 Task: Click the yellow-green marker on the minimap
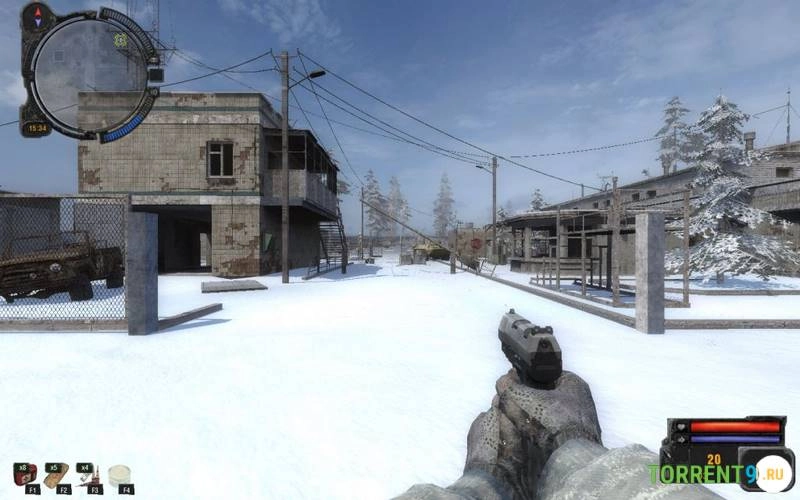(120, 40)
